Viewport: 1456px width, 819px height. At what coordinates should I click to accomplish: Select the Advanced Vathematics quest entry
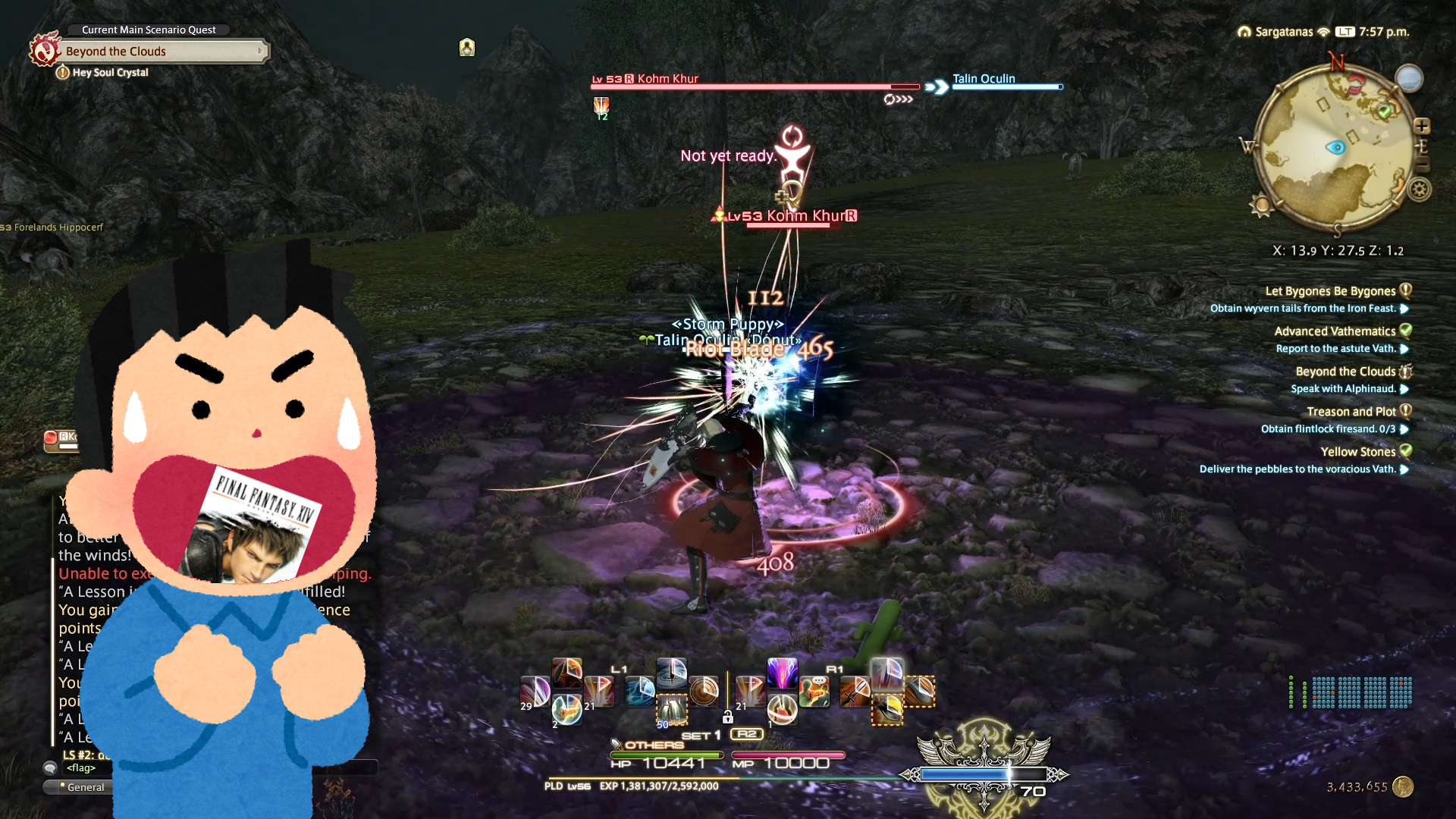tap(1335, 331)
